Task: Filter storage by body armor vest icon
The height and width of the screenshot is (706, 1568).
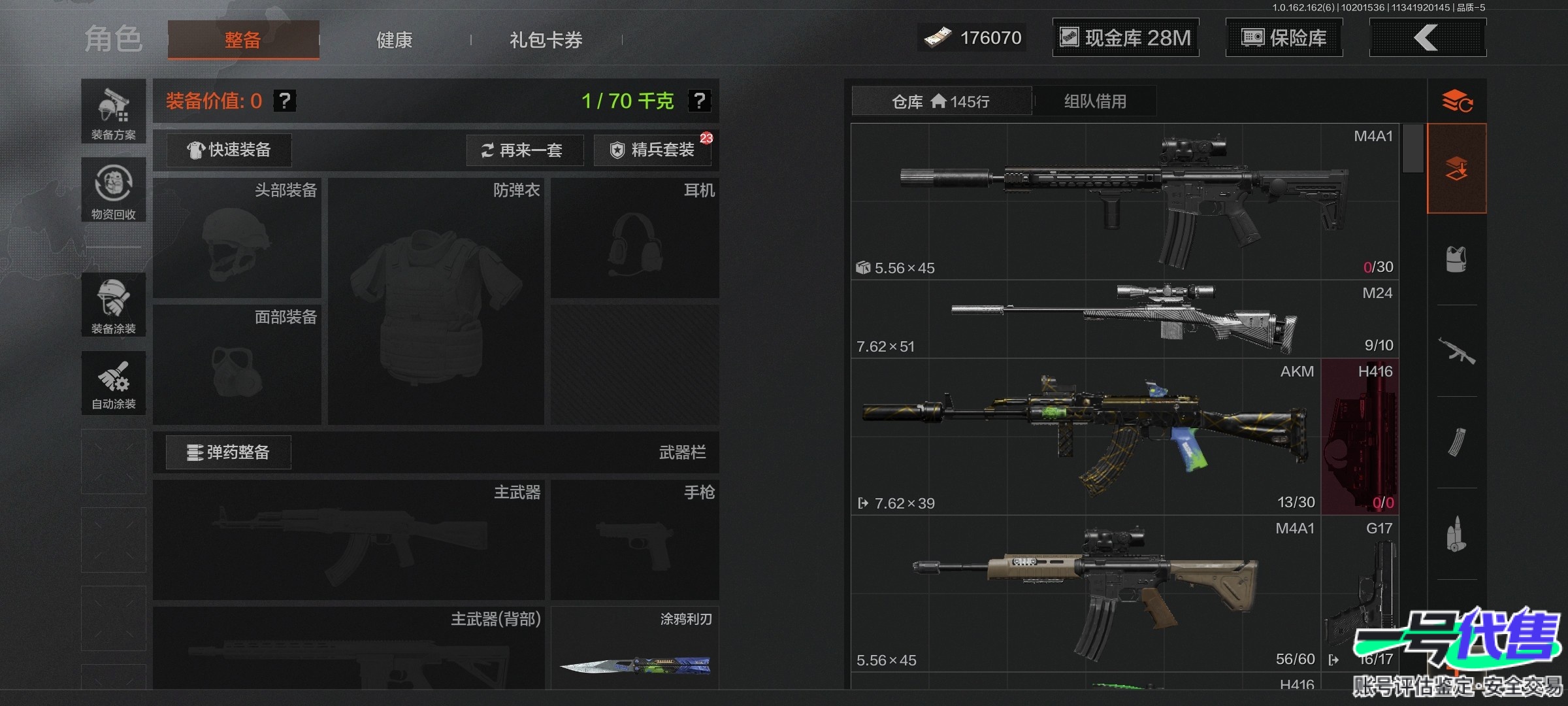Action: 1456,260
